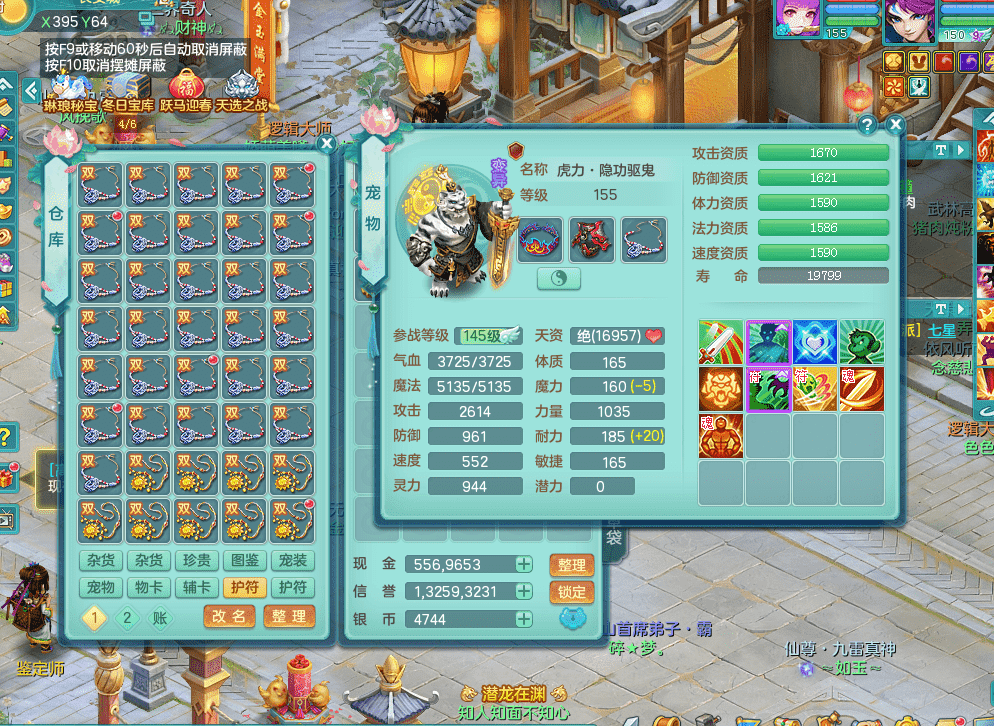Select the sword slash pet skill icon
Viewport: 994px width, 726px height.
point(721,342)
